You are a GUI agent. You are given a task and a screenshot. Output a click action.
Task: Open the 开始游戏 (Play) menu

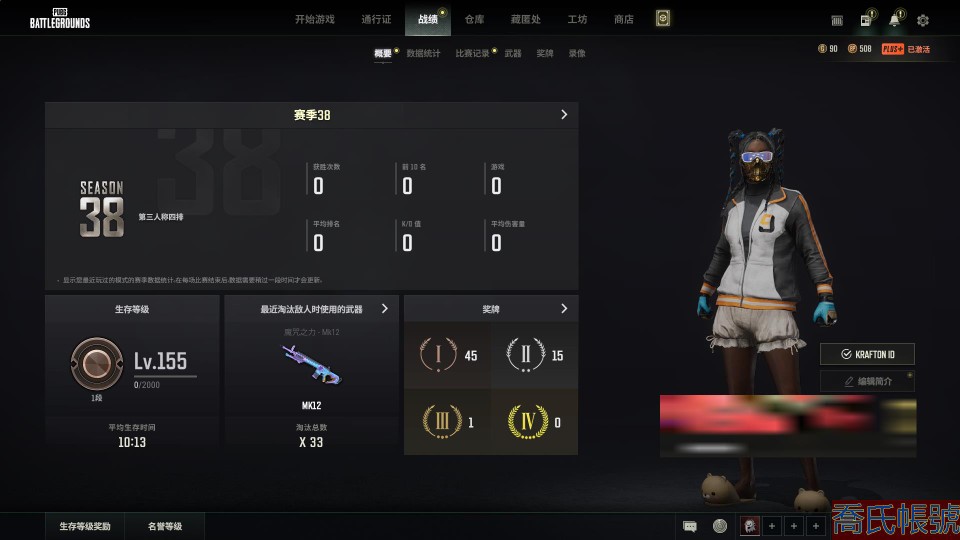coord(315,19)
